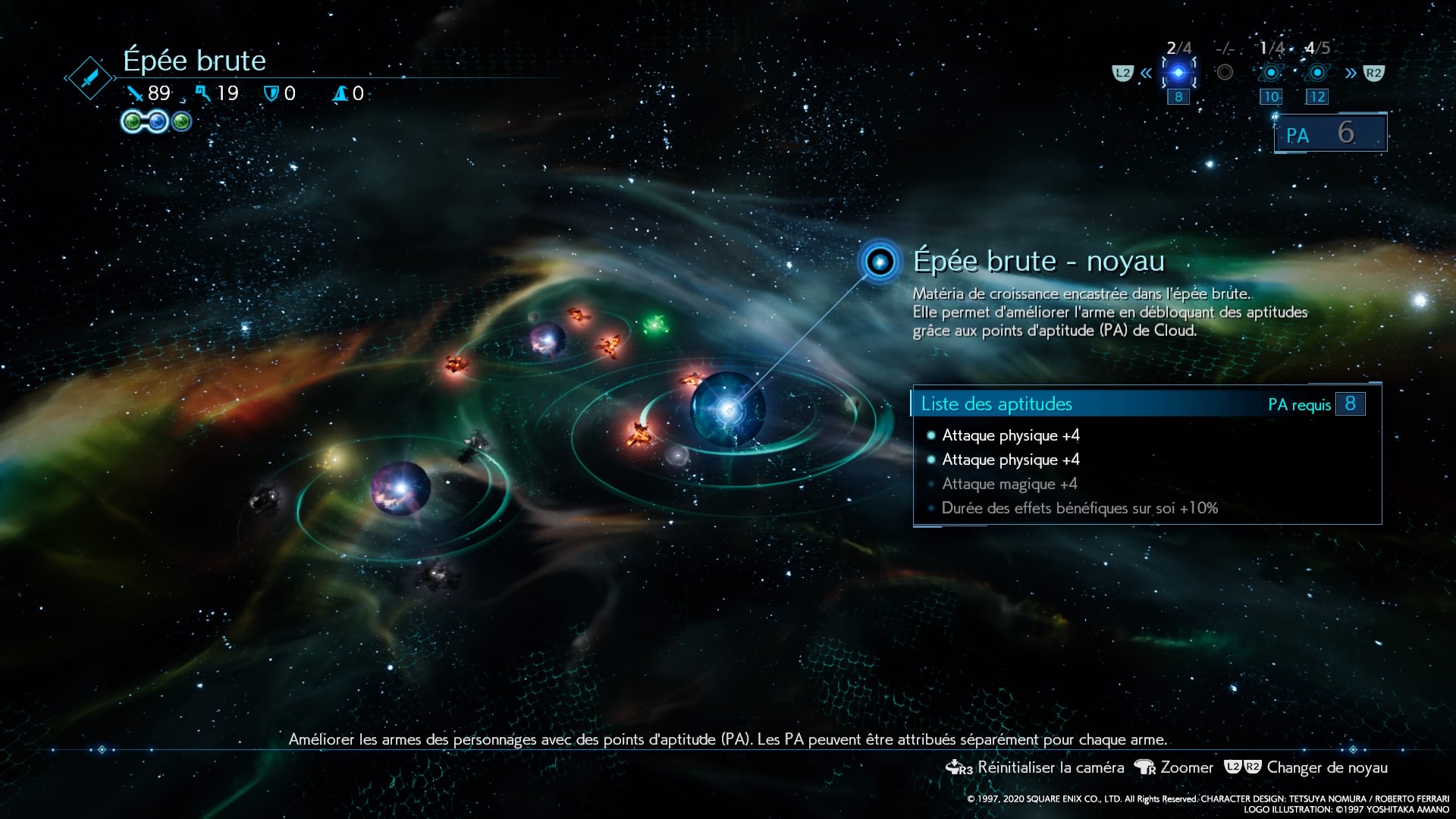The image size is (1456, 819).
Task: Select the glowing central Épée brute core sphere
Action: click(728, 409)
